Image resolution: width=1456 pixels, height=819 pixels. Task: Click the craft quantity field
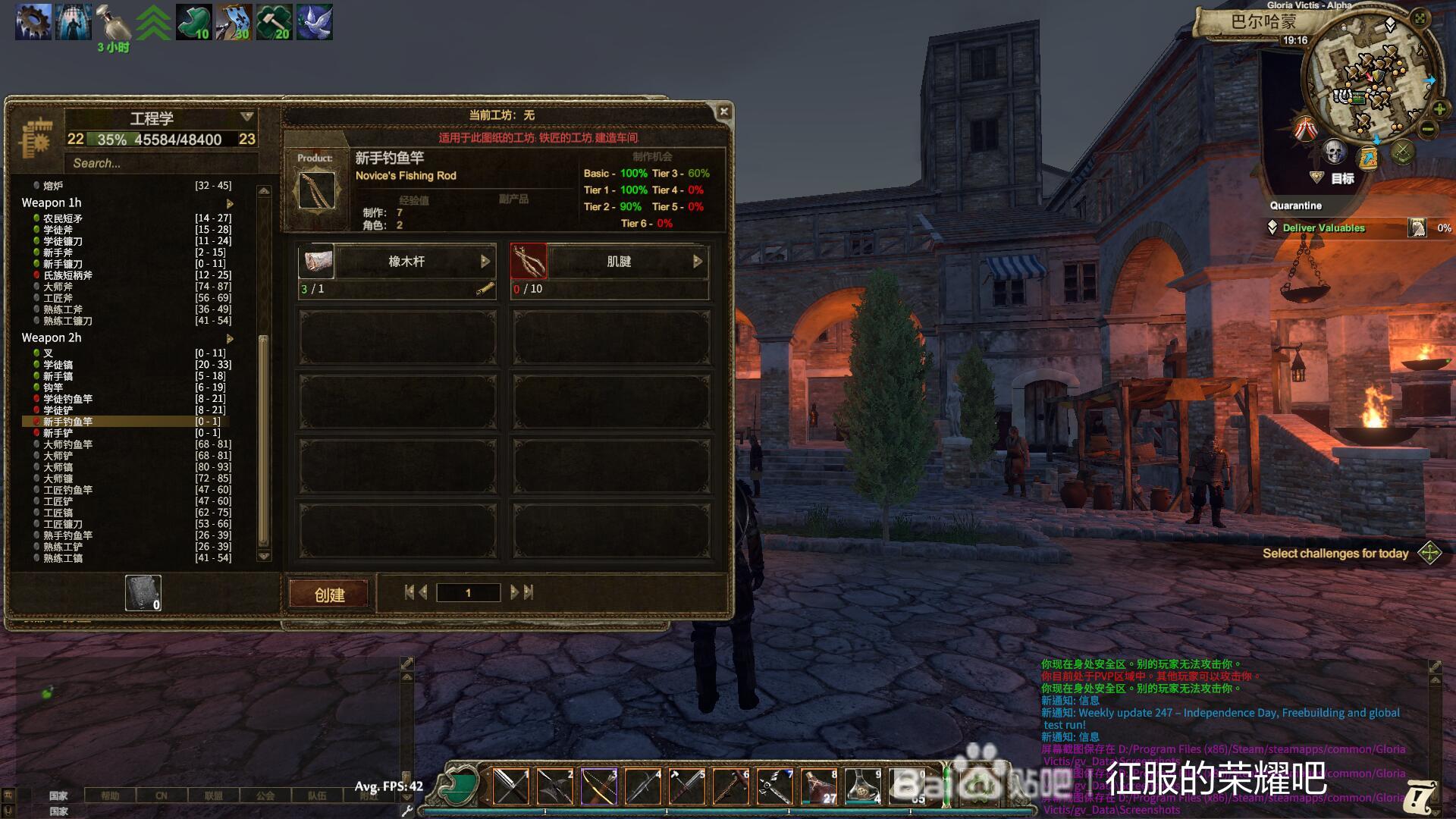(468, 593)
